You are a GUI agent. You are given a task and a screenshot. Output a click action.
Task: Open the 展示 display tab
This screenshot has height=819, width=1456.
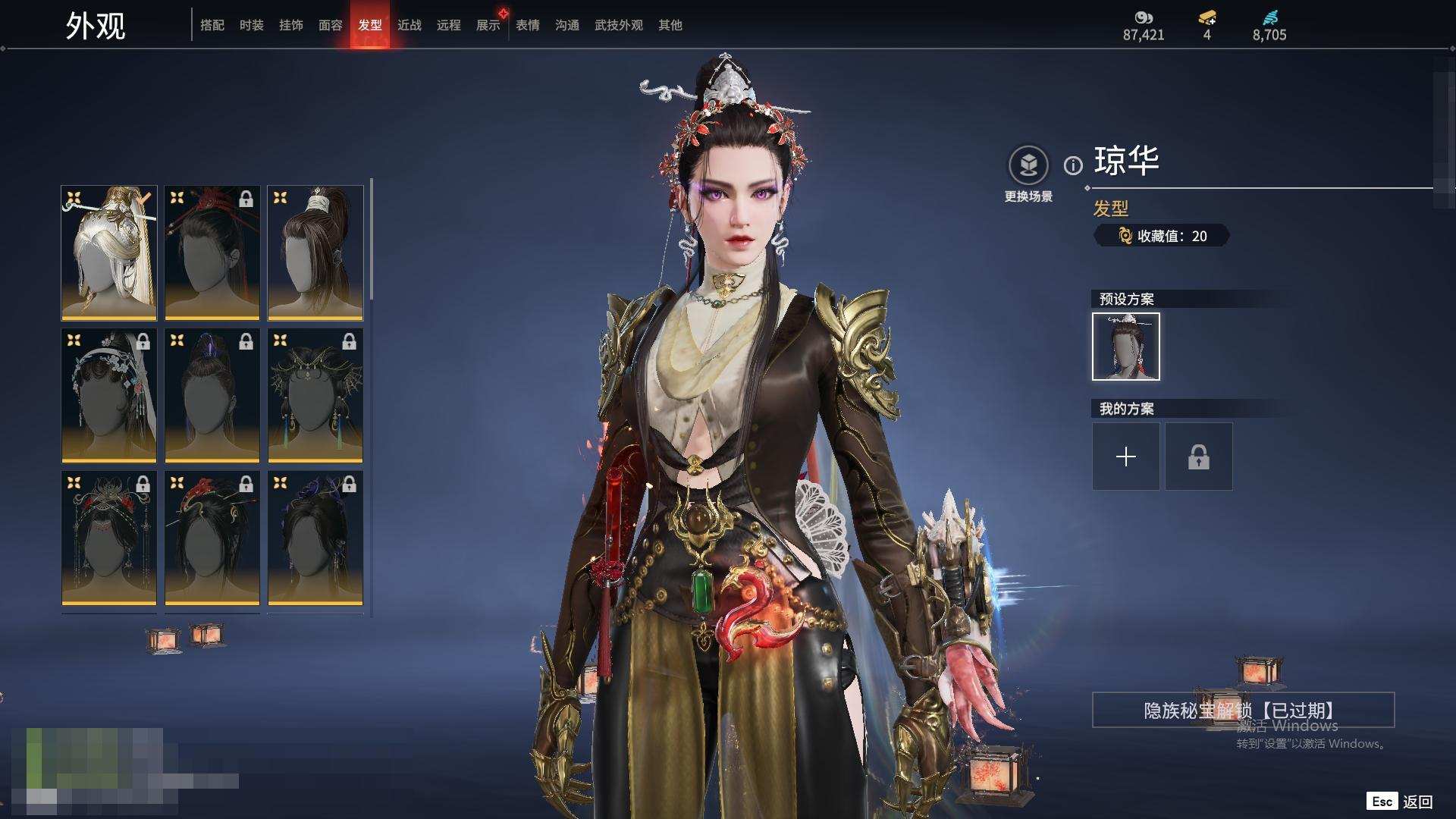pos(488,25)
